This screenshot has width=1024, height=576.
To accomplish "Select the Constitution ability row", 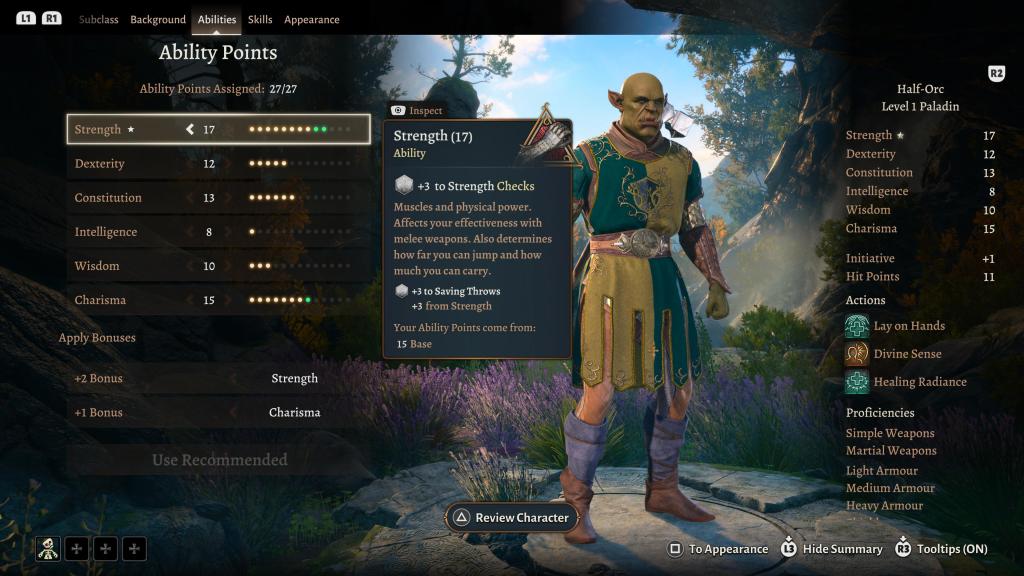I will [x=218, y=198].
